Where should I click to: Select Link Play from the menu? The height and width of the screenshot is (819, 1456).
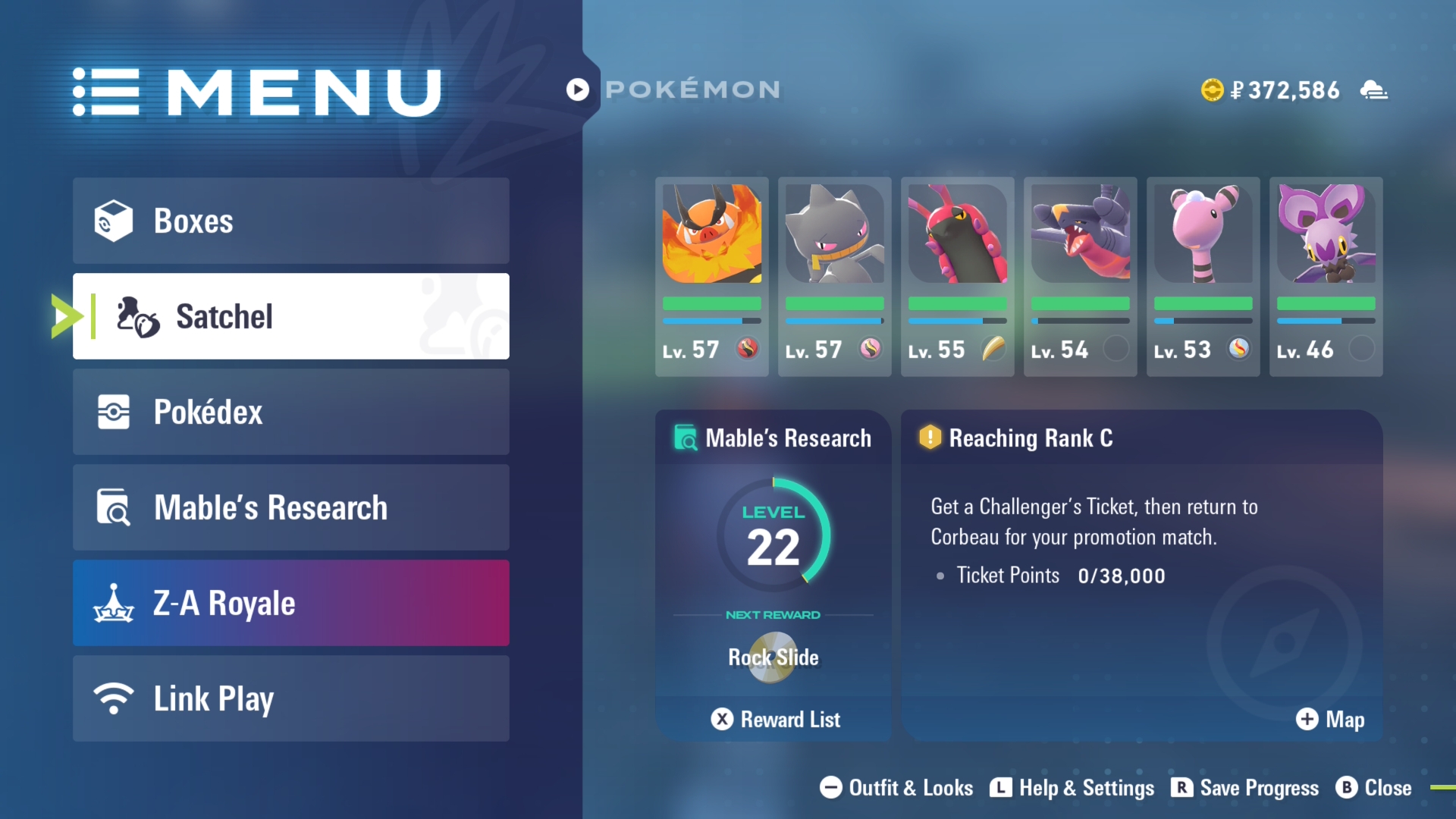(290, 698)
